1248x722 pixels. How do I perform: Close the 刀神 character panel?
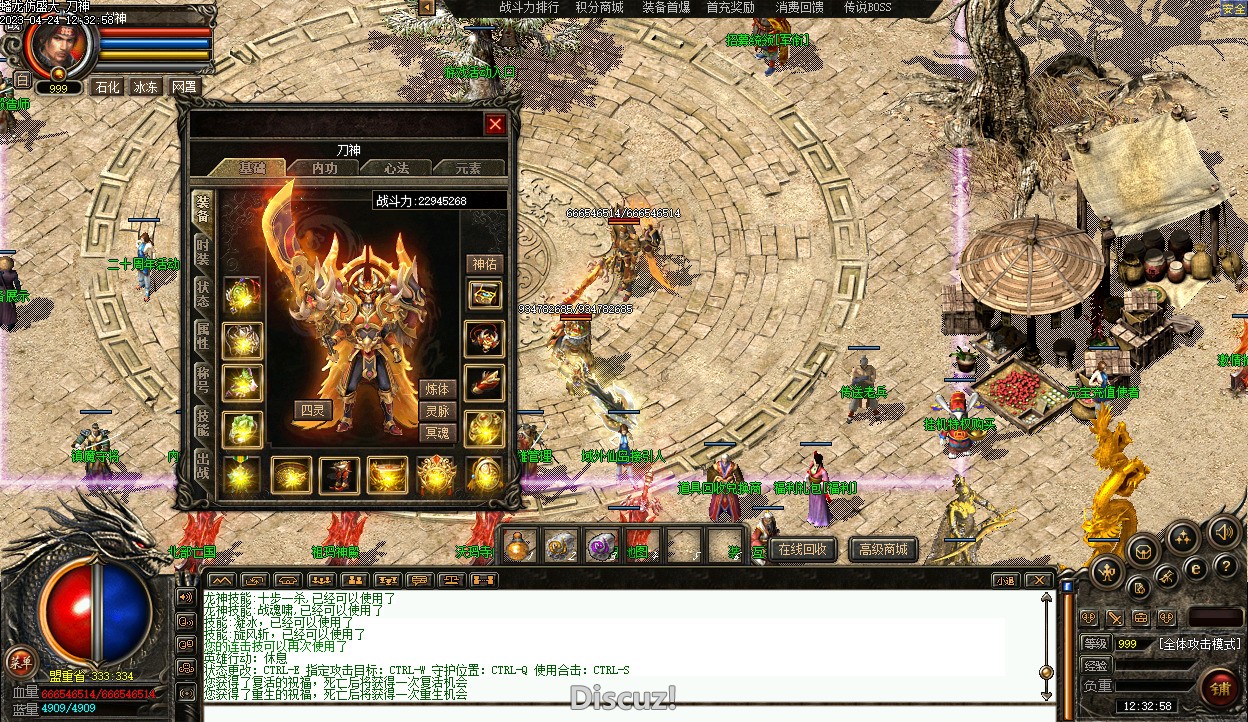pos(495,124)
